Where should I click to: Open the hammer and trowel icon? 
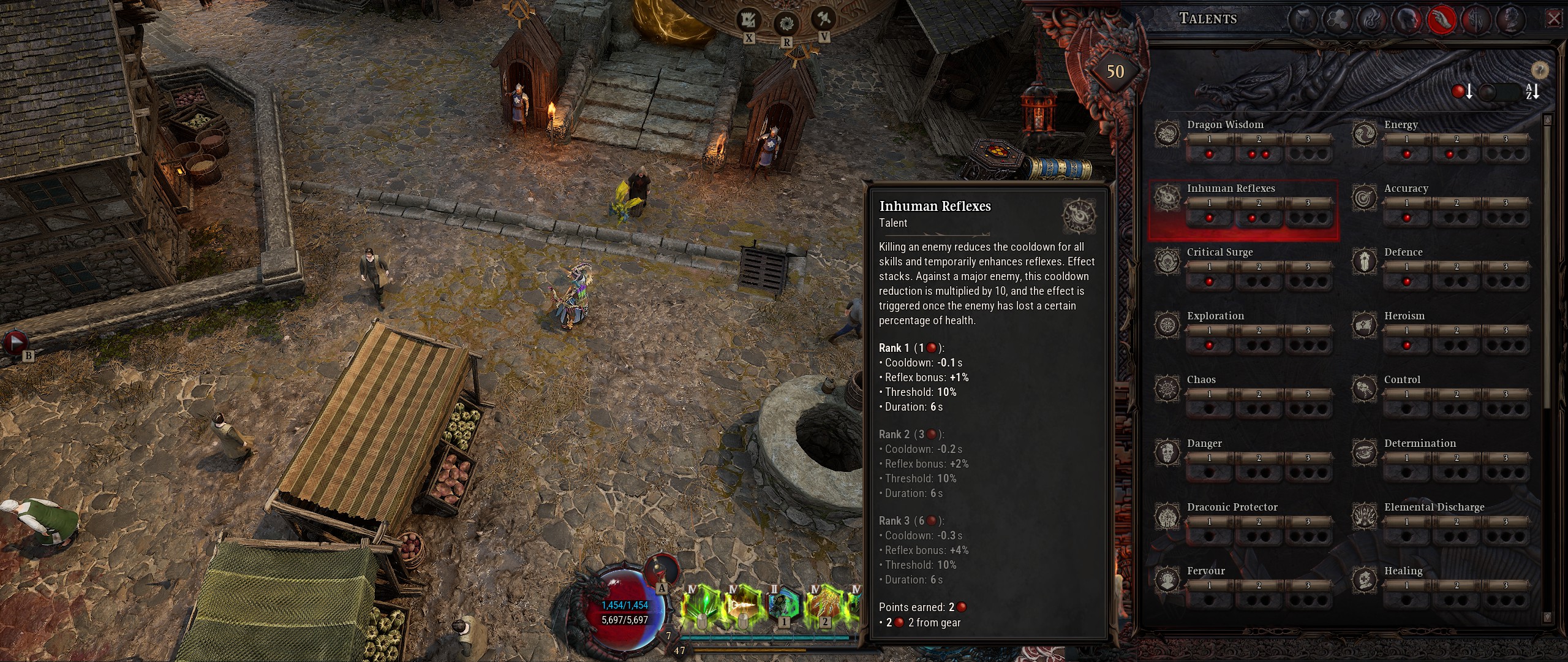[x=823, y=18]
